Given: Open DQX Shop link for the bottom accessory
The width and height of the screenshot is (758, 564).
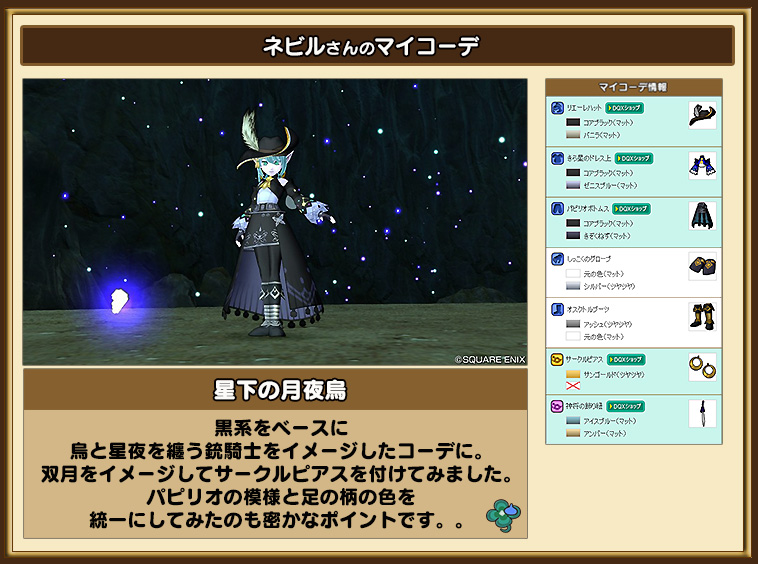Looking at the screenshot, I should click(625, 407).
